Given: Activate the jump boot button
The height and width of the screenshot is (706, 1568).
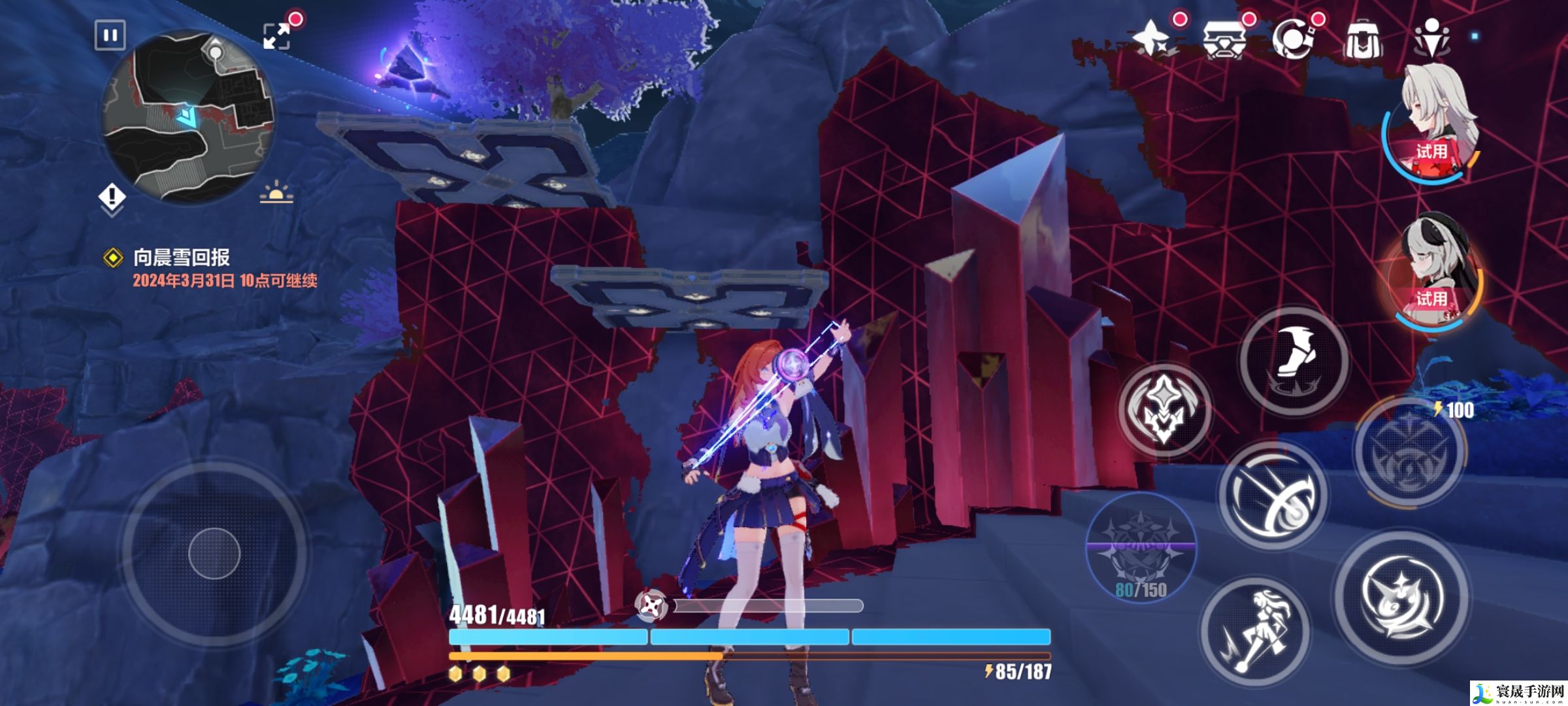Looking at the screenshot, I should click(1294, 360).
